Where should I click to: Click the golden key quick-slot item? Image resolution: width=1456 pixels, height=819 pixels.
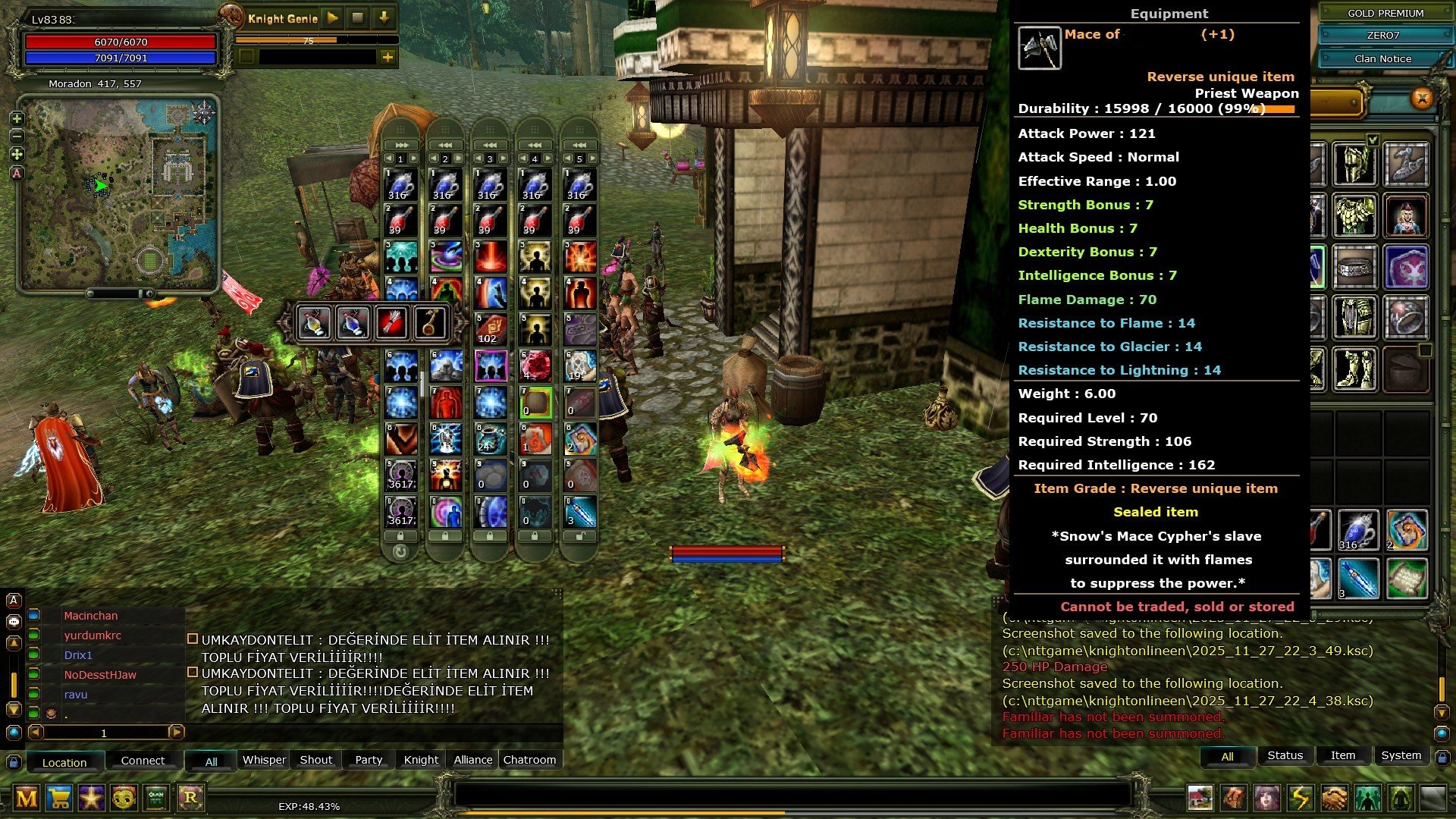tap(429, 323)
